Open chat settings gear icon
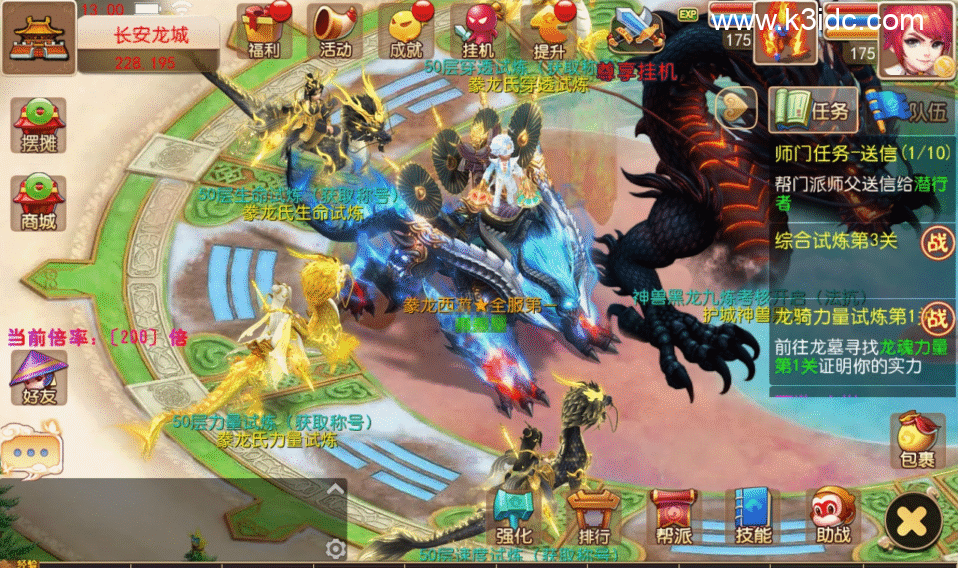Screen dimensions: 958x568 point(336,548)
